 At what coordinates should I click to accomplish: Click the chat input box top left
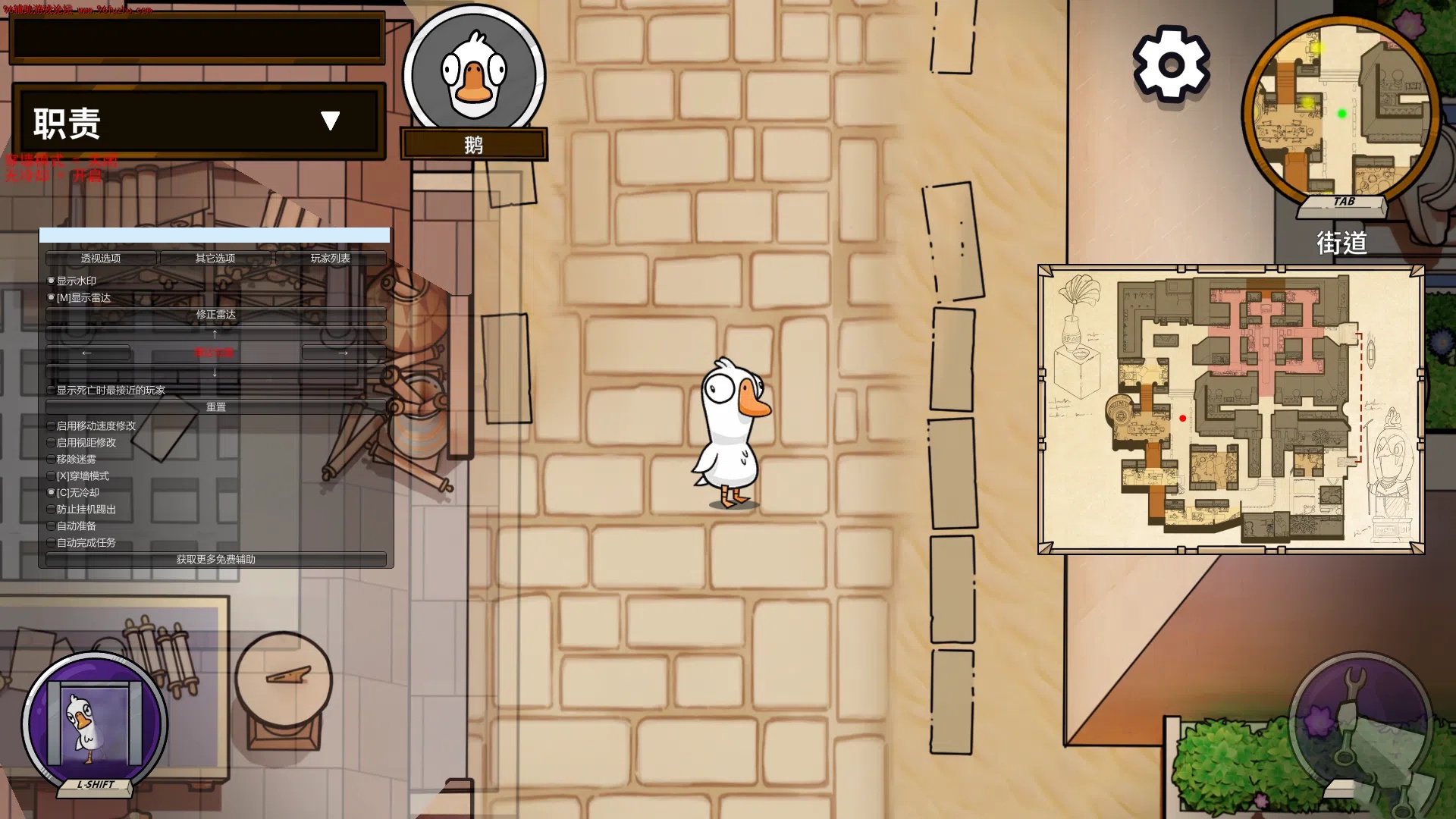pos(196,37)
